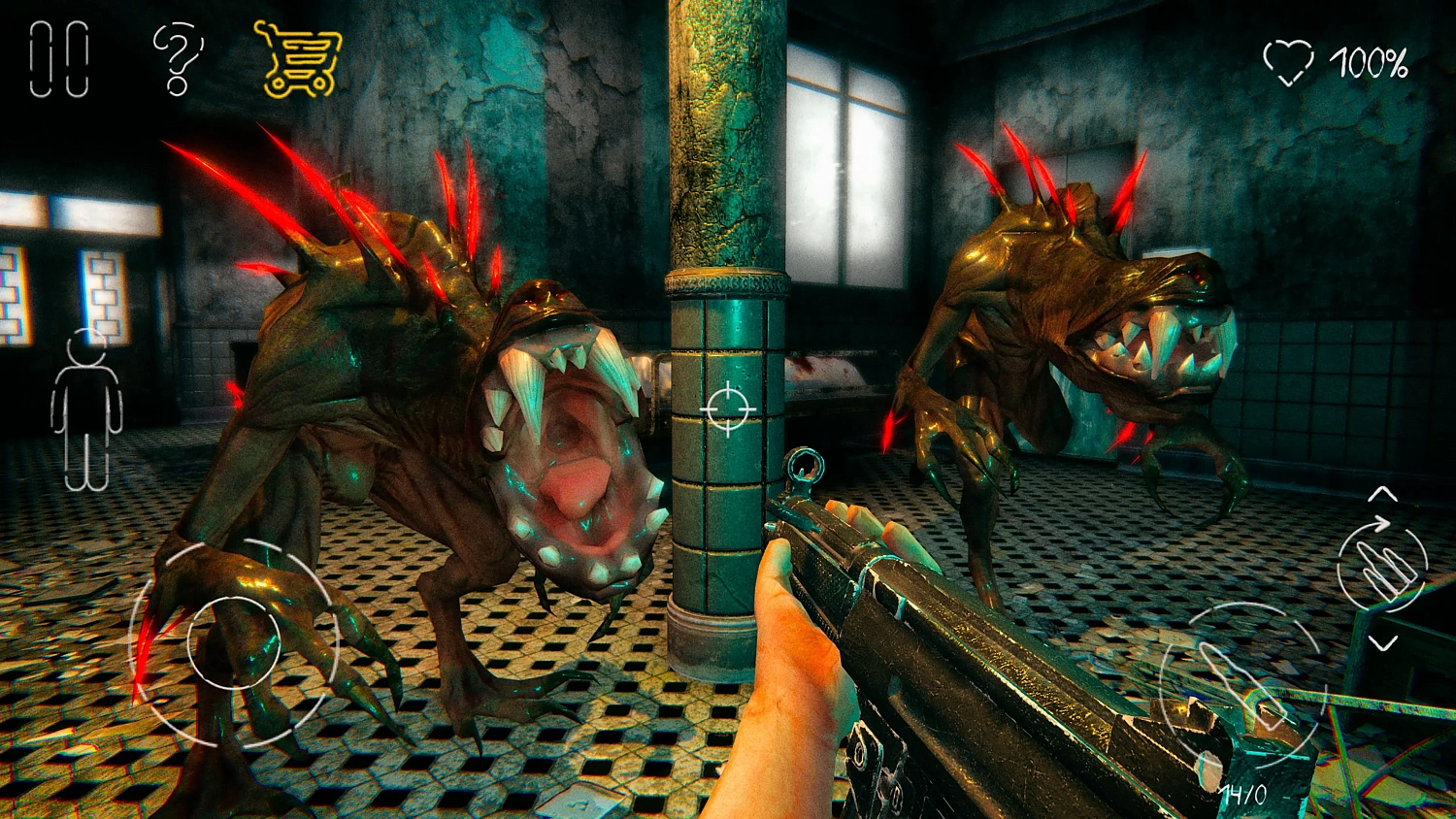1456x819 pixels.
Task: Open the help question mark
Action: click(x=177, y=56)
